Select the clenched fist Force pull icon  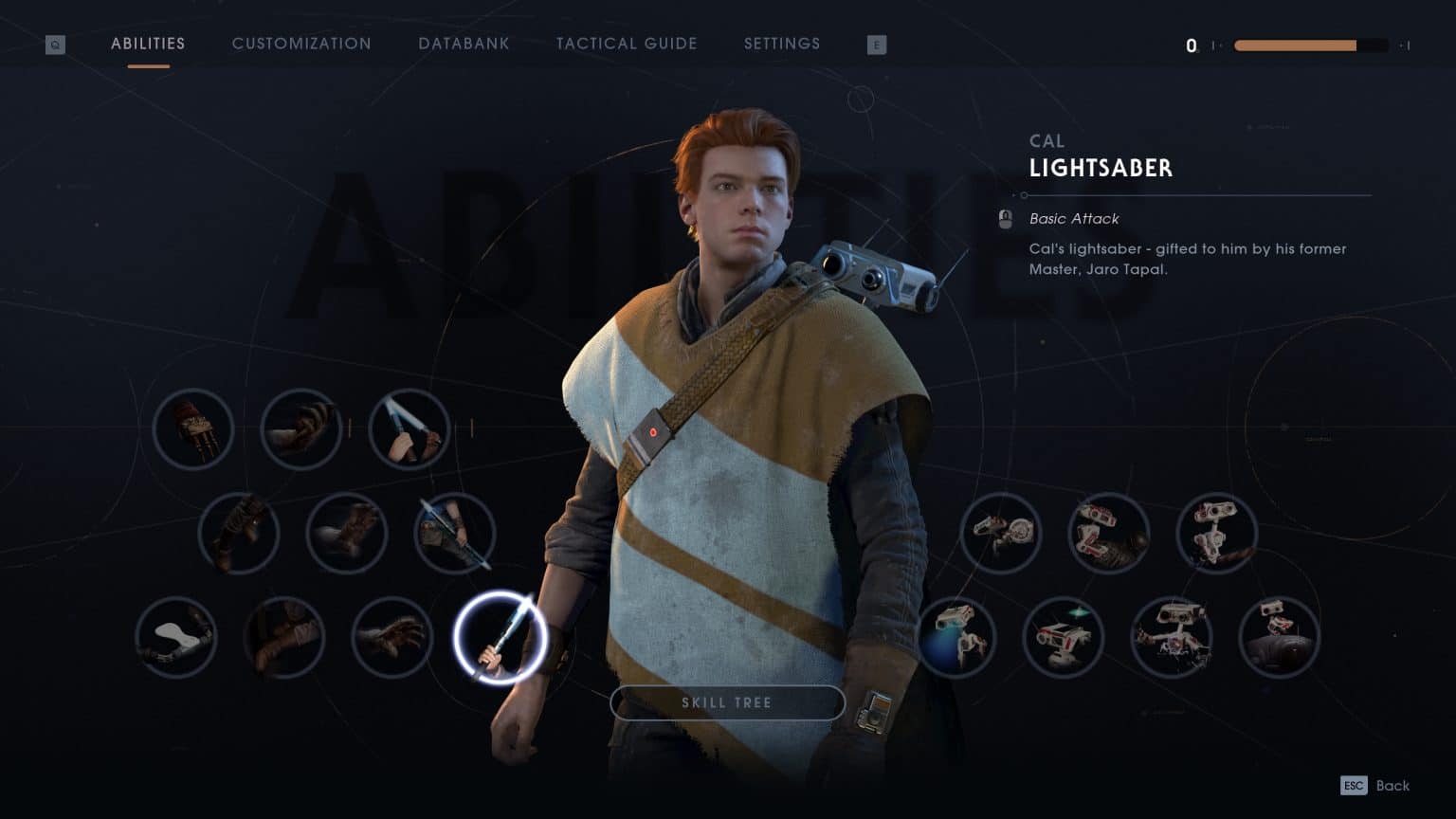pyautogui.click(x=301, y=429)
